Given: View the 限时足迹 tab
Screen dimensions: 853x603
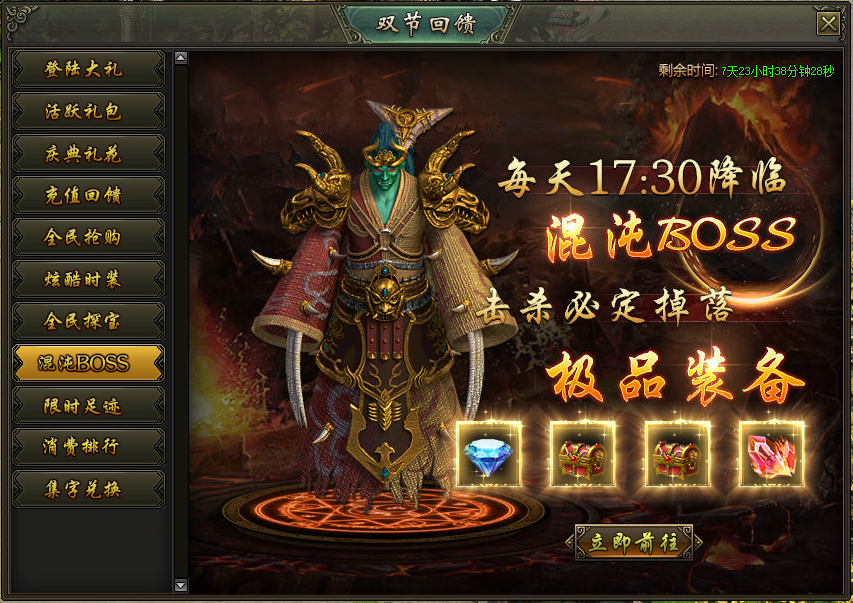Looking at the screenshot, I should click(88, 405).
